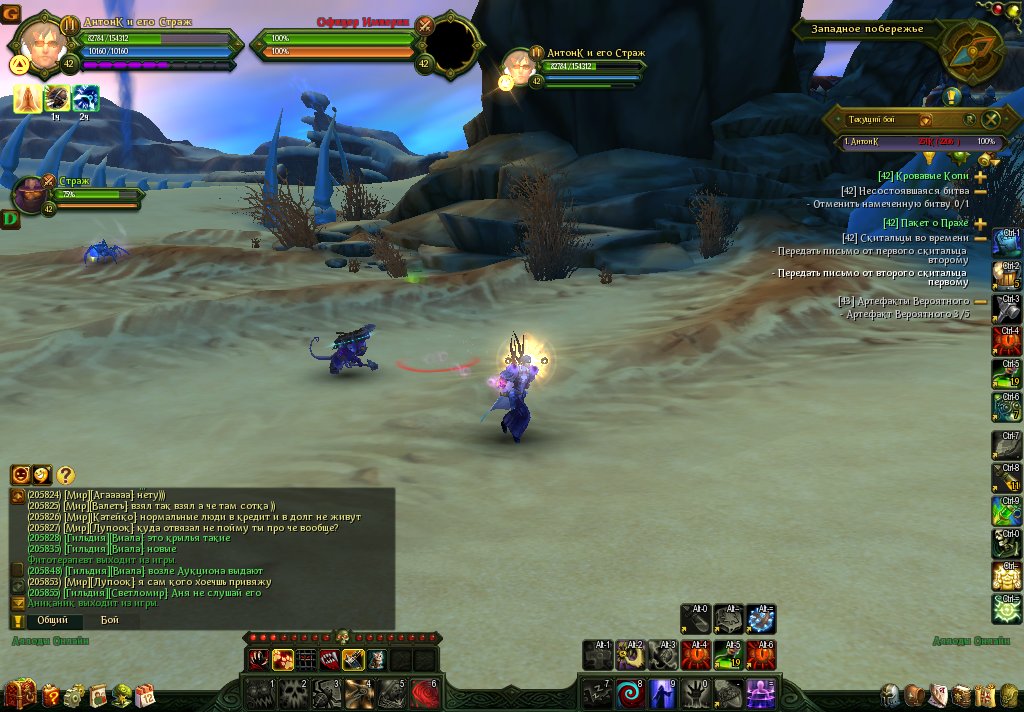
Task: Activate the cat pet command icon
Action: pos(375,659)
